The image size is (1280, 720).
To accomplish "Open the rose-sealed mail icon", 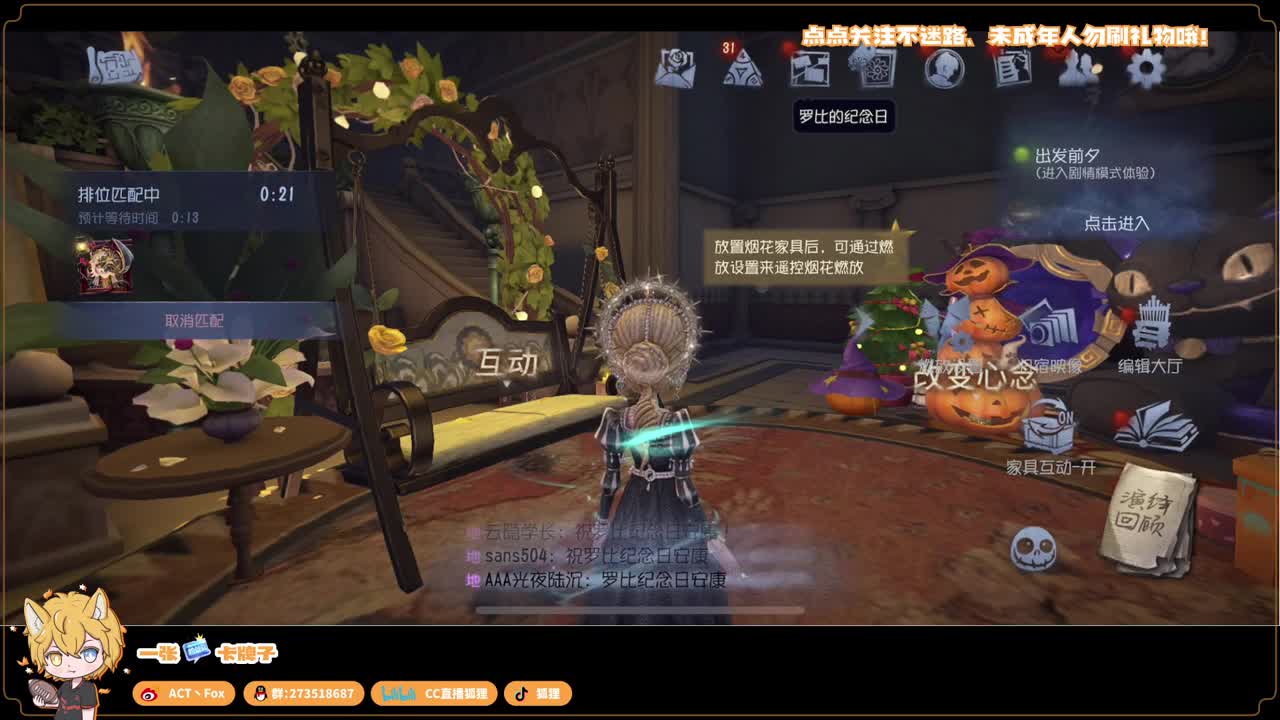I will [676, 70].
